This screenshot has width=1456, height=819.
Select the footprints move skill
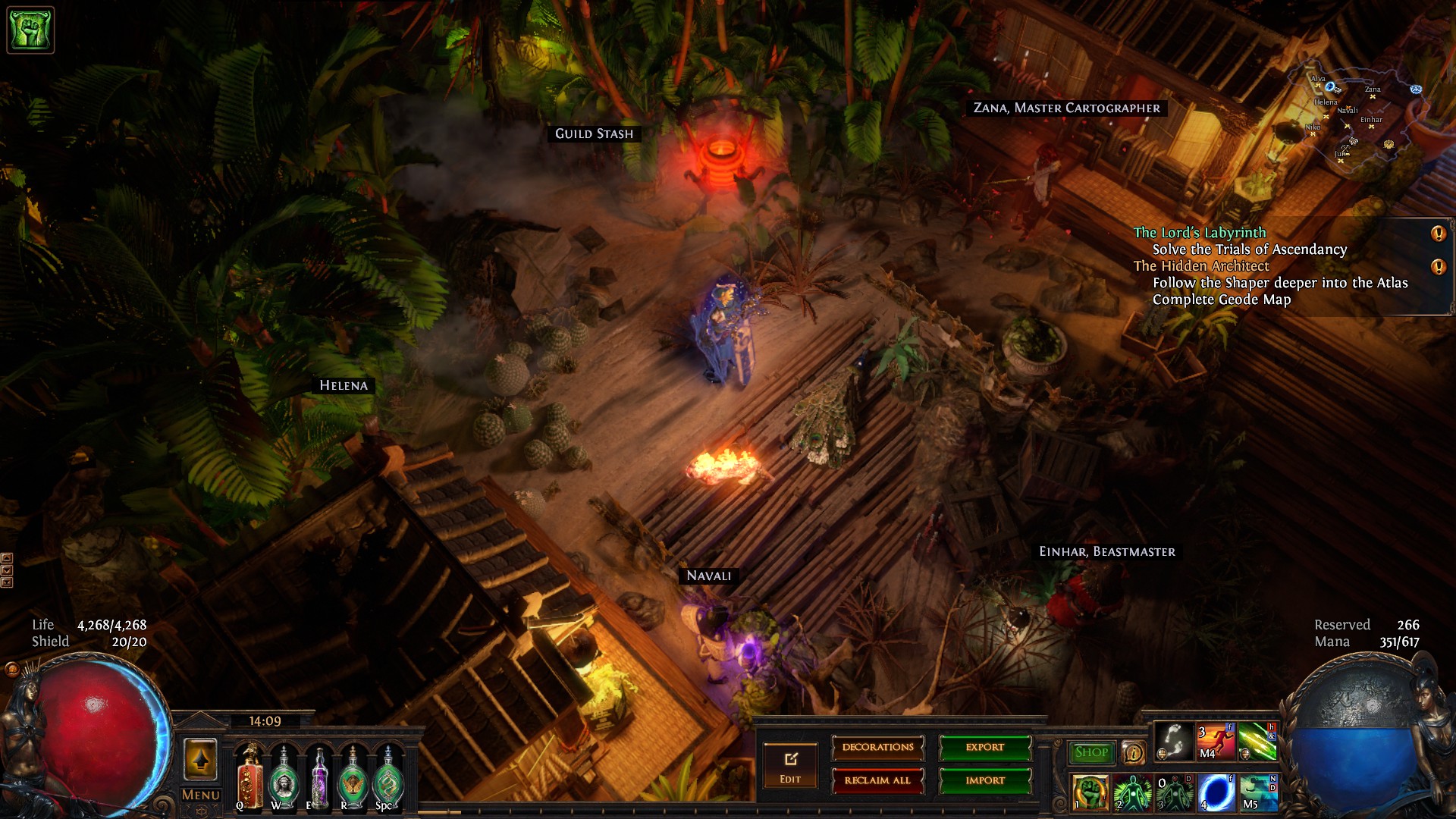pos(1173,741)
